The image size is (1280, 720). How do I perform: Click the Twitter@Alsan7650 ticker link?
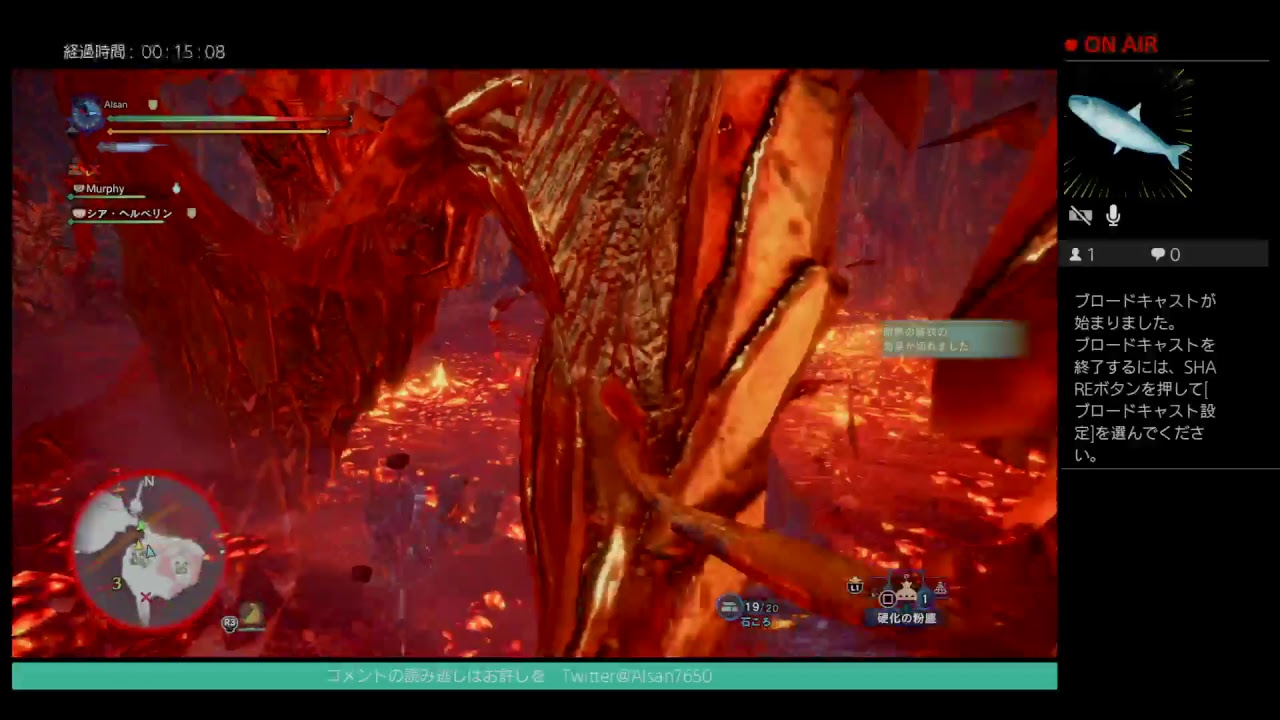pos(639,676)
